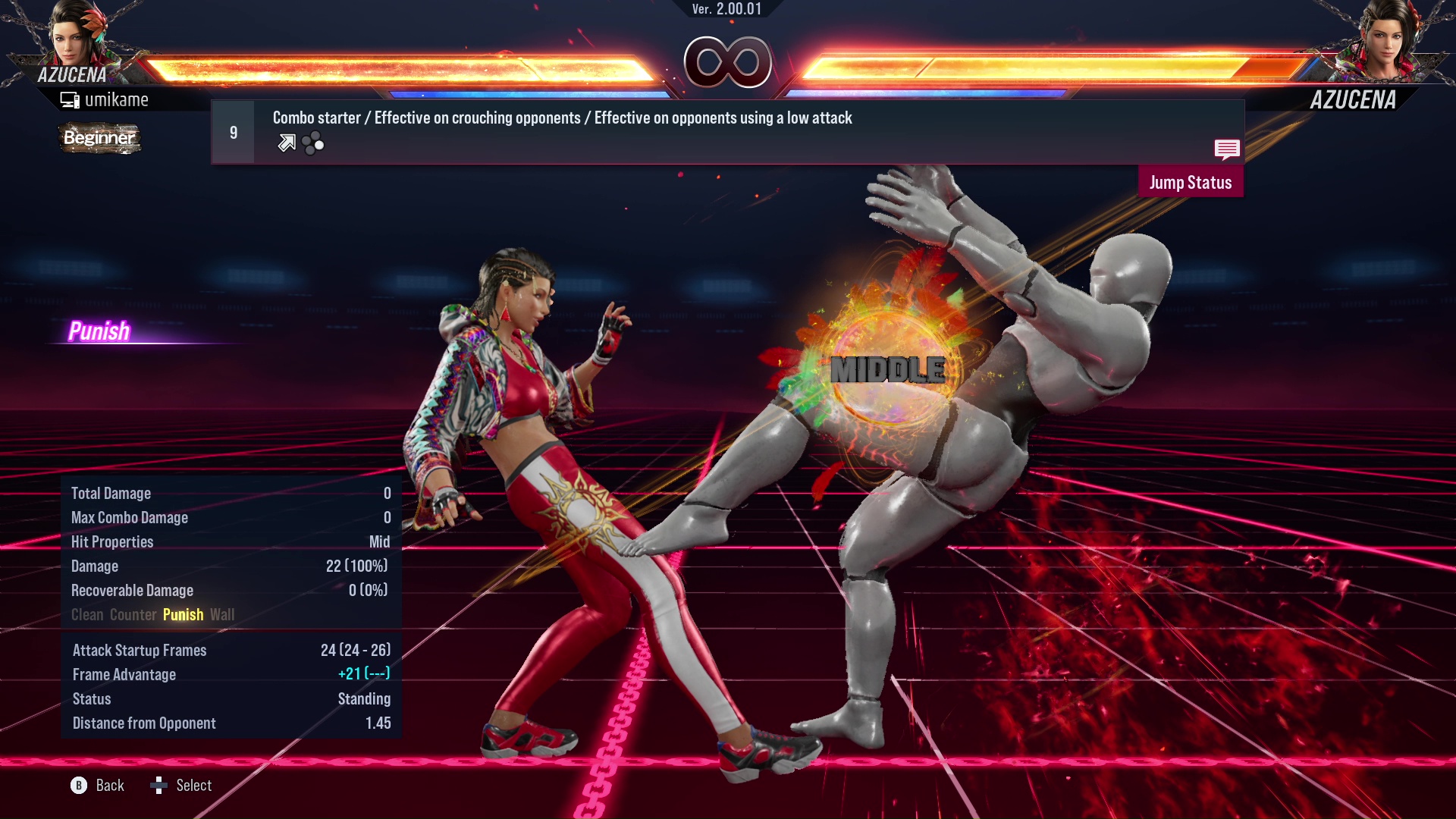Click the diagonal up-forward input arrow icon
The image size is (1456, 819).
point(287,142)
